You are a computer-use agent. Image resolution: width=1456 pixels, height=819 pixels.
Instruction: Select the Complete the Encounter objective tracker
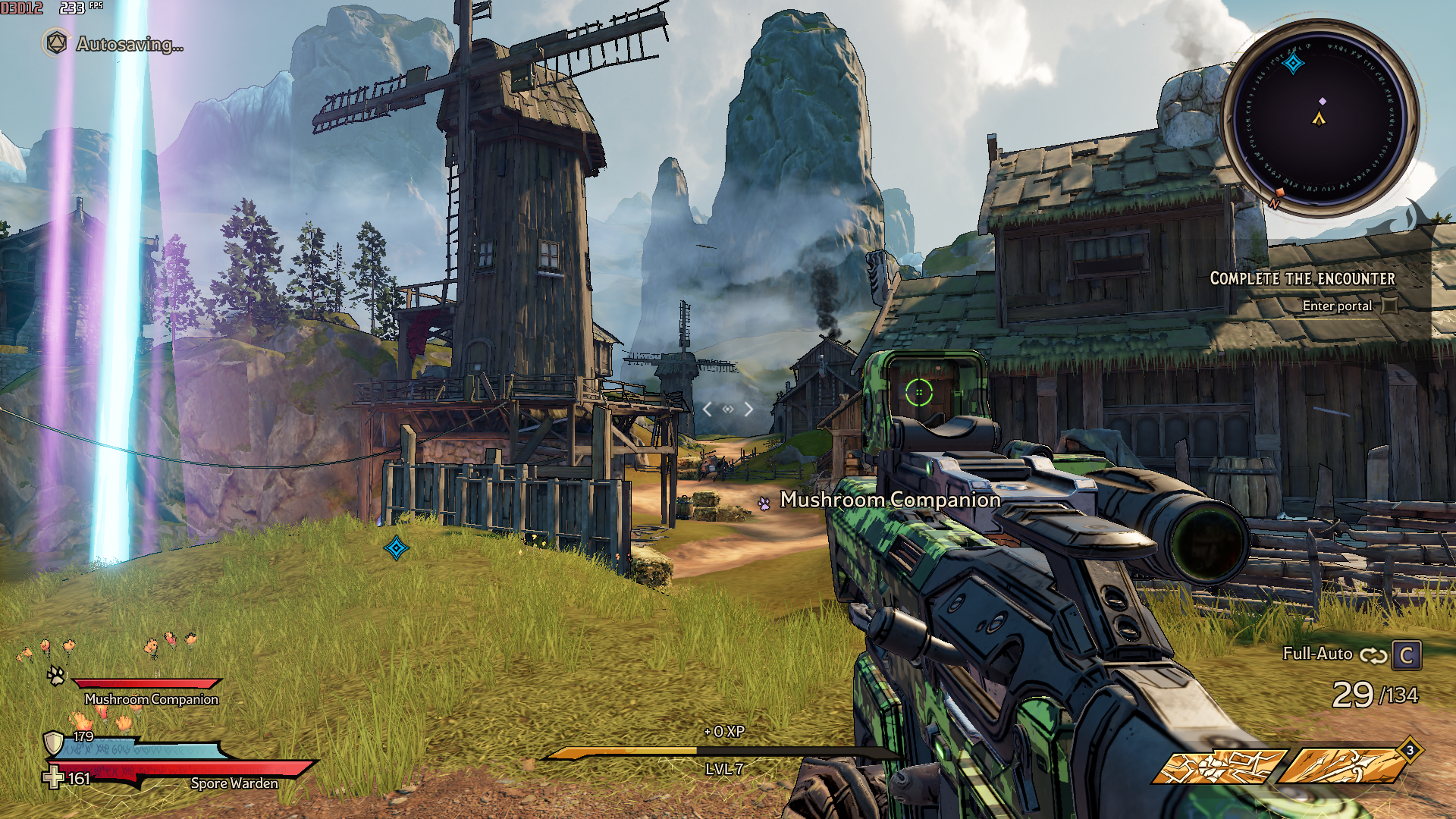[1302, 279]
